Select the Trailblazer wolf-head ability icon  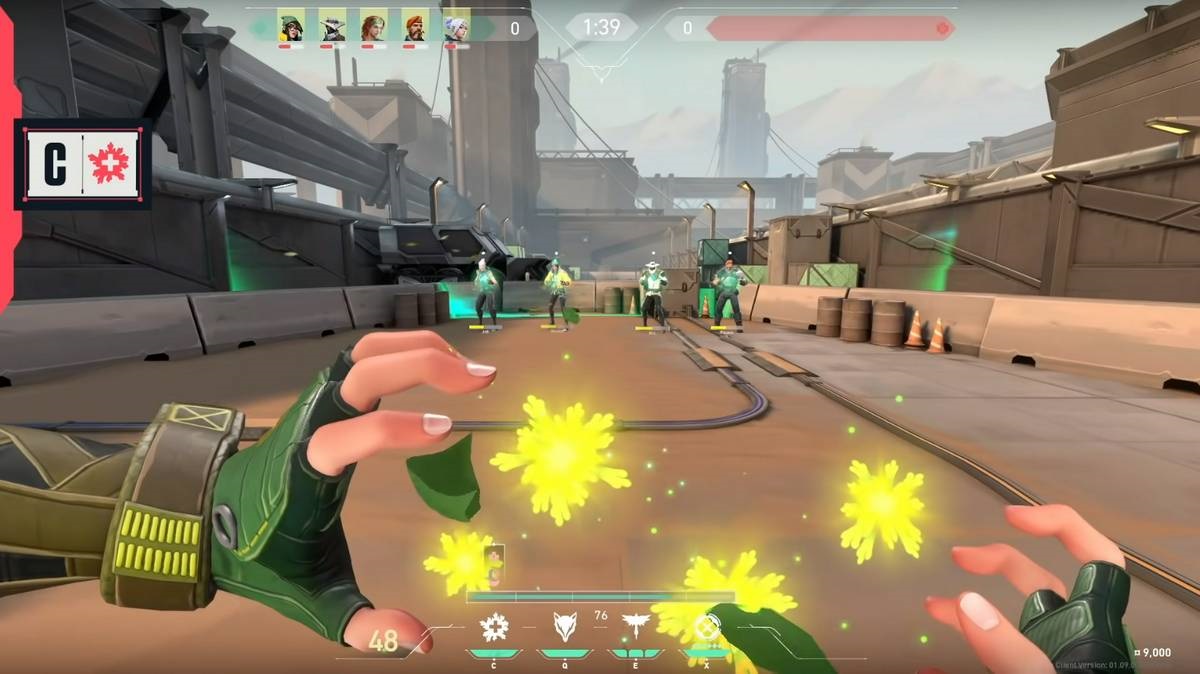point(565,627)
